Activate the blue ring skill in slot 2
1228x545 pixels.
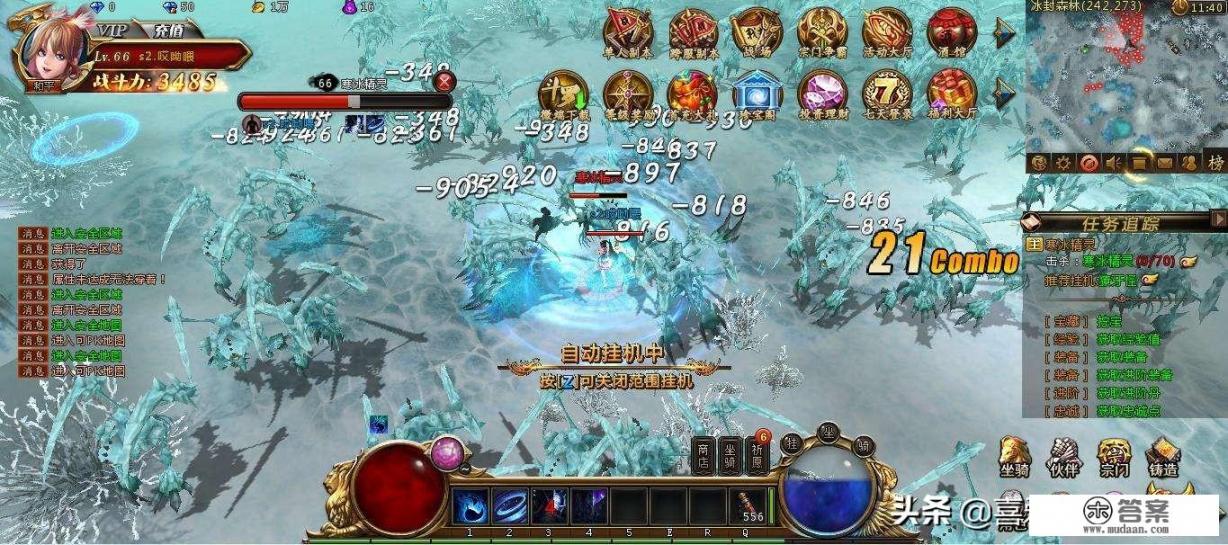510,504
